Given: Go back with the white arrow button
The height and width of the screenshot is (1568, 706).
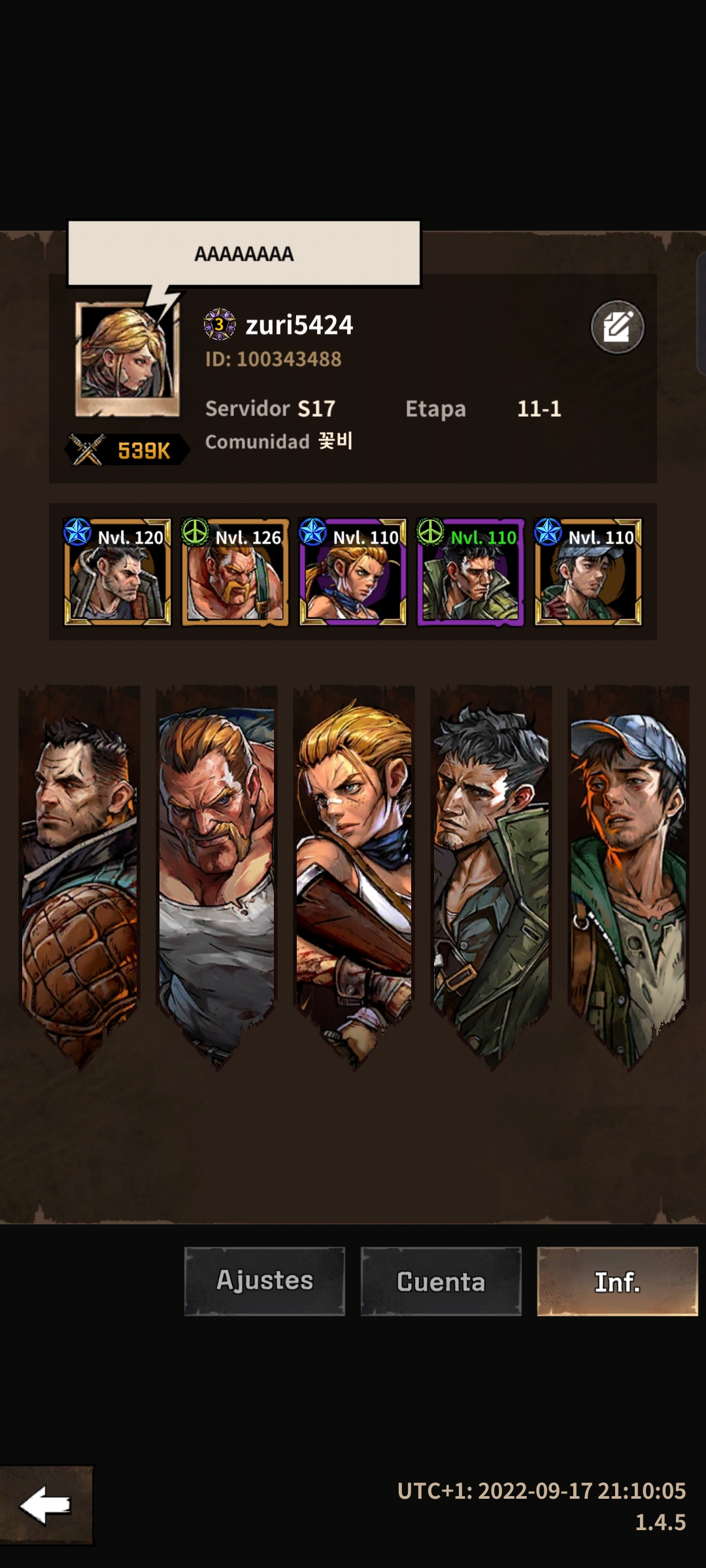Looking at the screenshot, I should tap(46, 1505).
